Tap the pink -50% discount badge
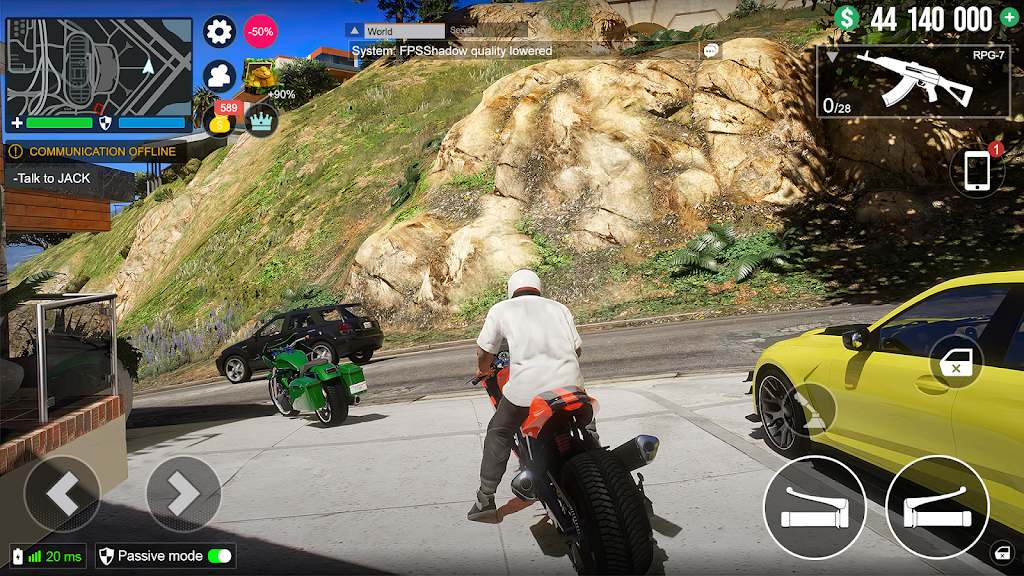This screenshot has width=1024, height=576. pyautogui.click(x=261, y=31)
